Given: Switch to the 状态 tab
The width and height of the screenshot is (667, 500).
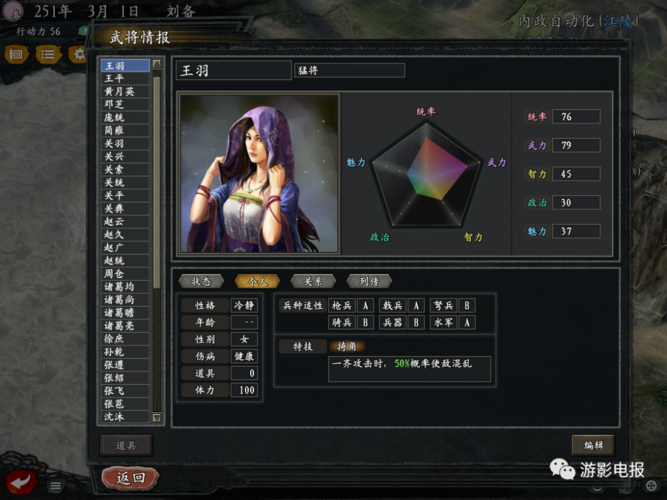Looking at the screenshot, I should (x=200, y=281).
